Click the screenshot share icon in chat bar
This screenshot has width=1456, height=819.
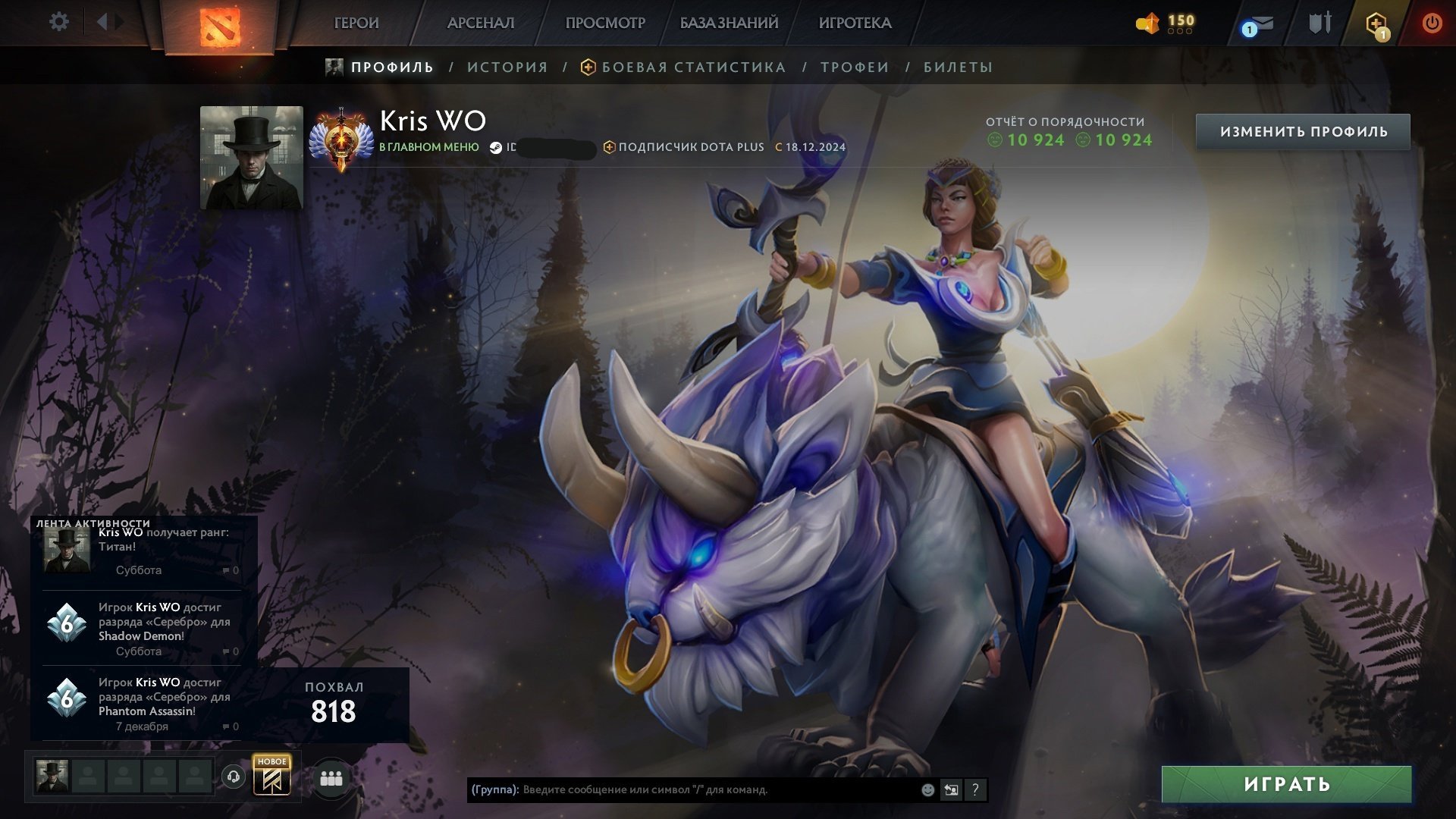coord(951,789)
